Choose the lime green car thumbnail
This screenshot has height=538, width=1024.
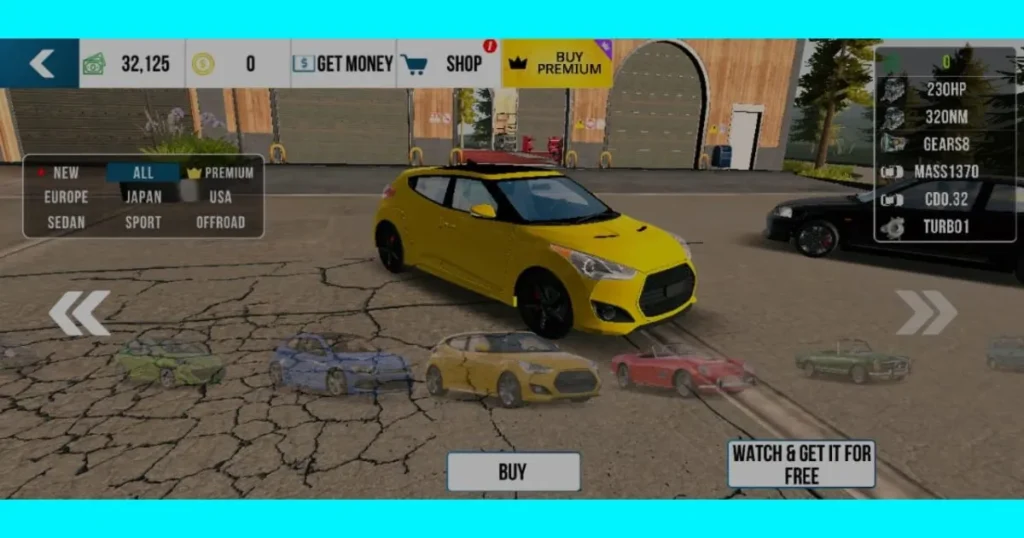pyautogui.click(x=171, y=363)
